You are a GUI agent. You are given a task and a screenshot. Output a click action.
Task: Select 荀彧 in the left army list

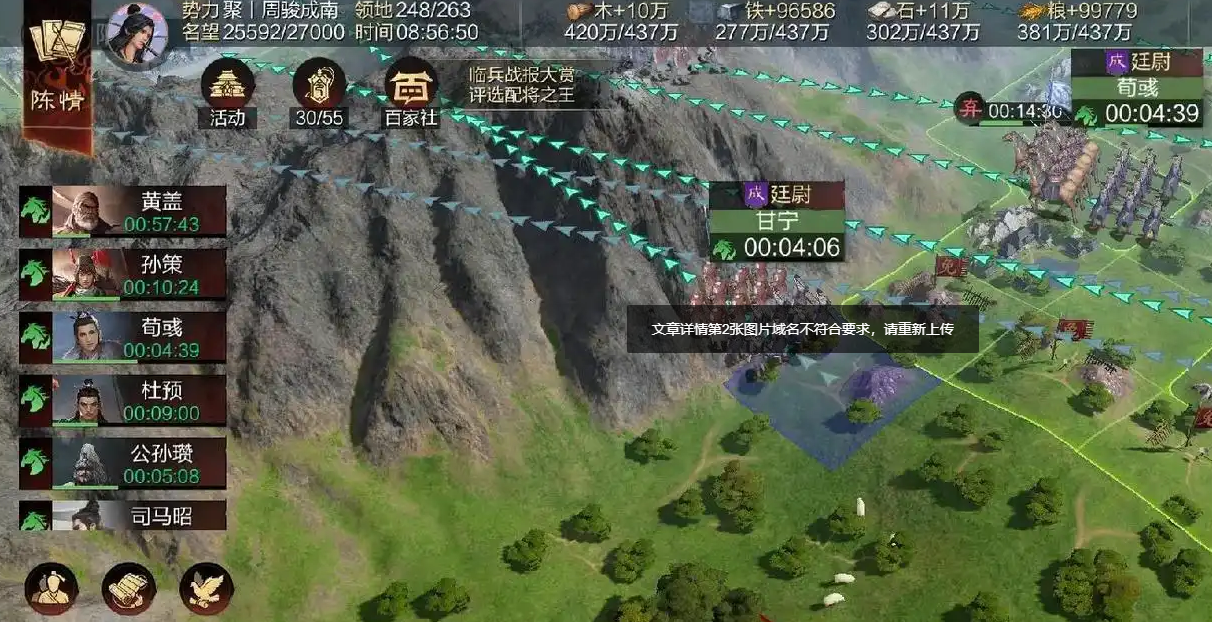tap(123, 336)
